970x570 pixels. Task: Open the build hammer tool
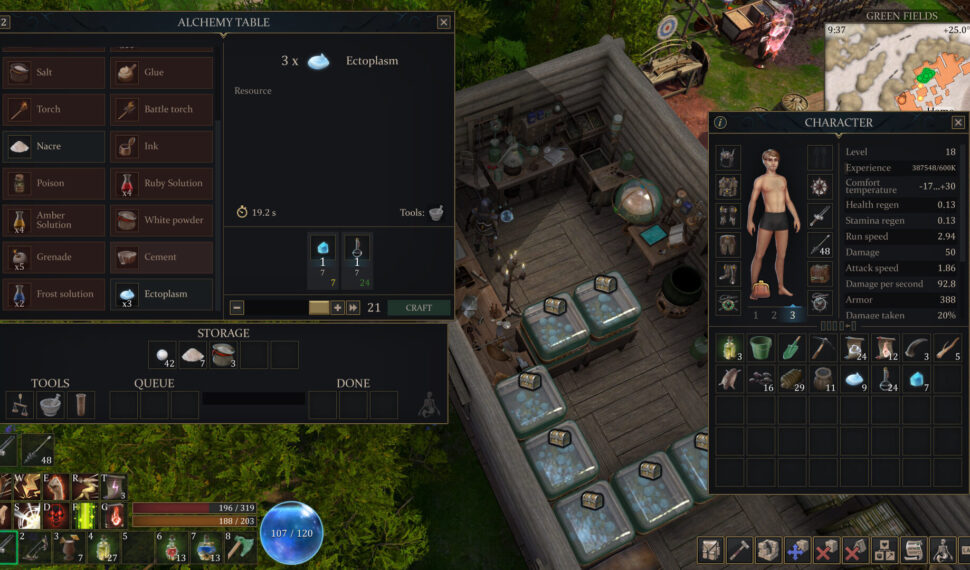tap(739, 550)
